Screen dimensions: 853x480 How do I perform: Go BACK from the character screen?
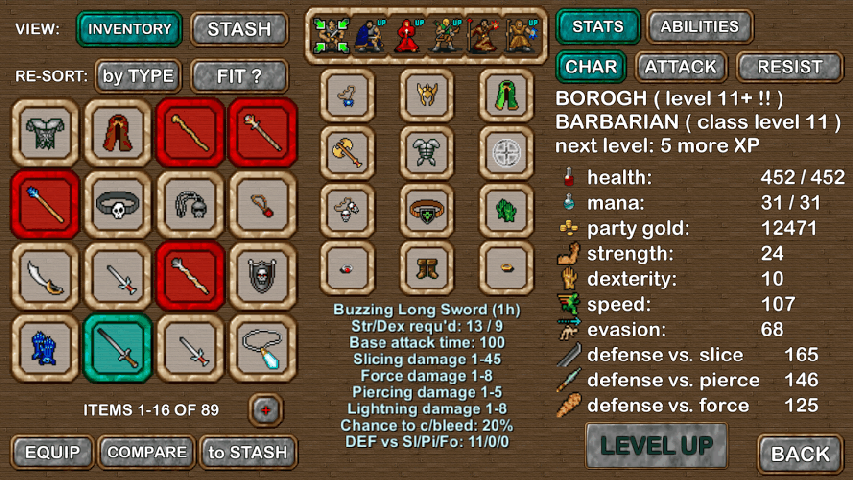(801, 454)
